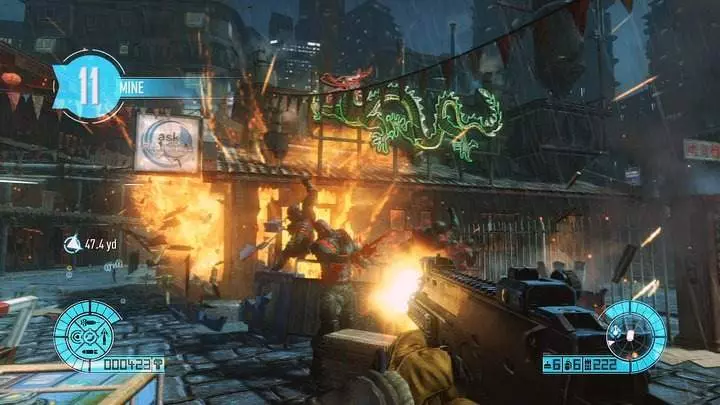Click the MINE skillshot badge

(90, 85)
